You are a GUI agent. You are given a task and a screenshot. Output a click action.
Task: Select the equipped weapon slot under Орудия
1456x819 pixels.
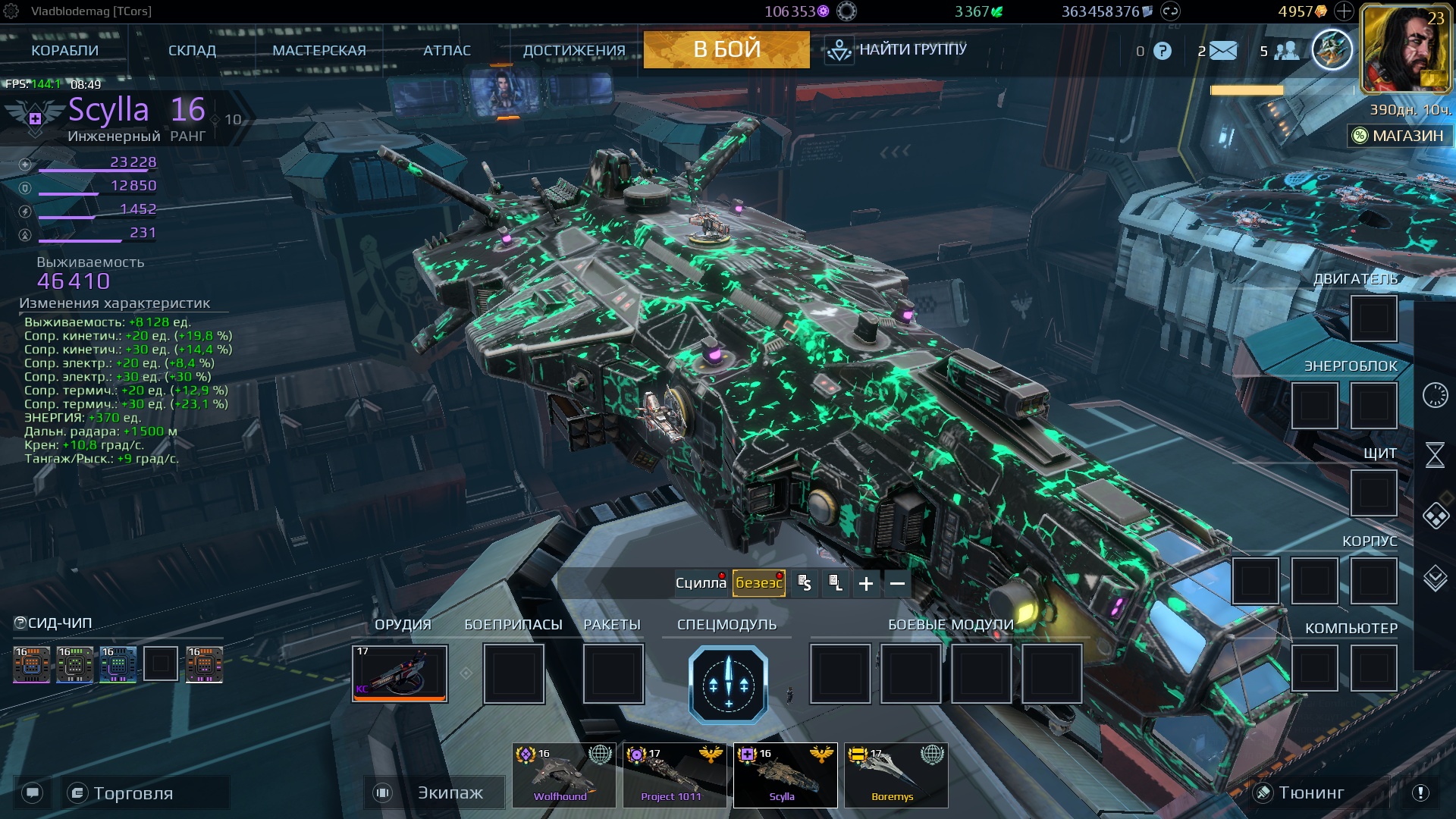[x=400, y=673]
